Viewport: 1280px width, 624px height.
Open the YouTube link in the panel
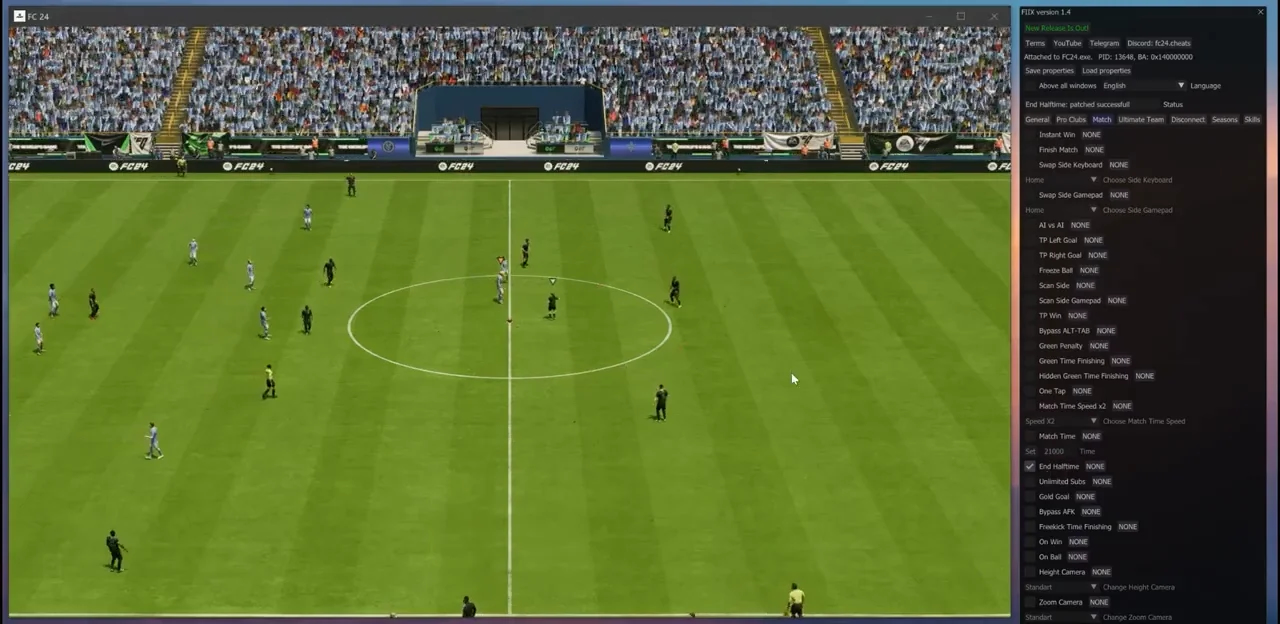[x=1067, y=43]
